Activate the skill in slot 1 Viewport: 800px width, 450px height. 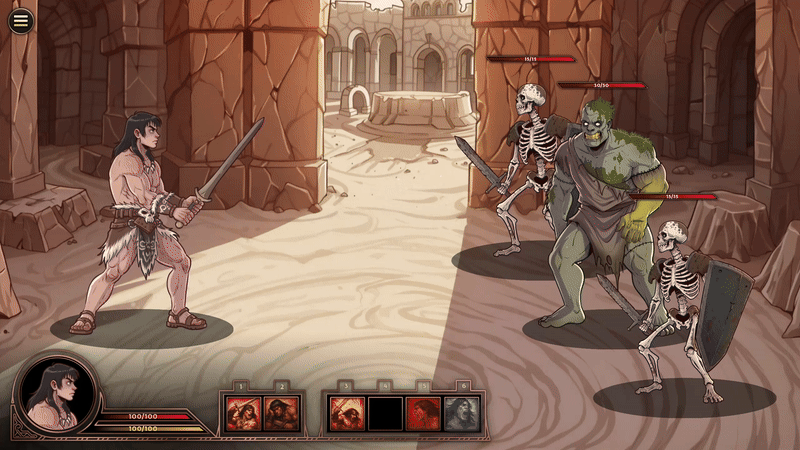244,413
